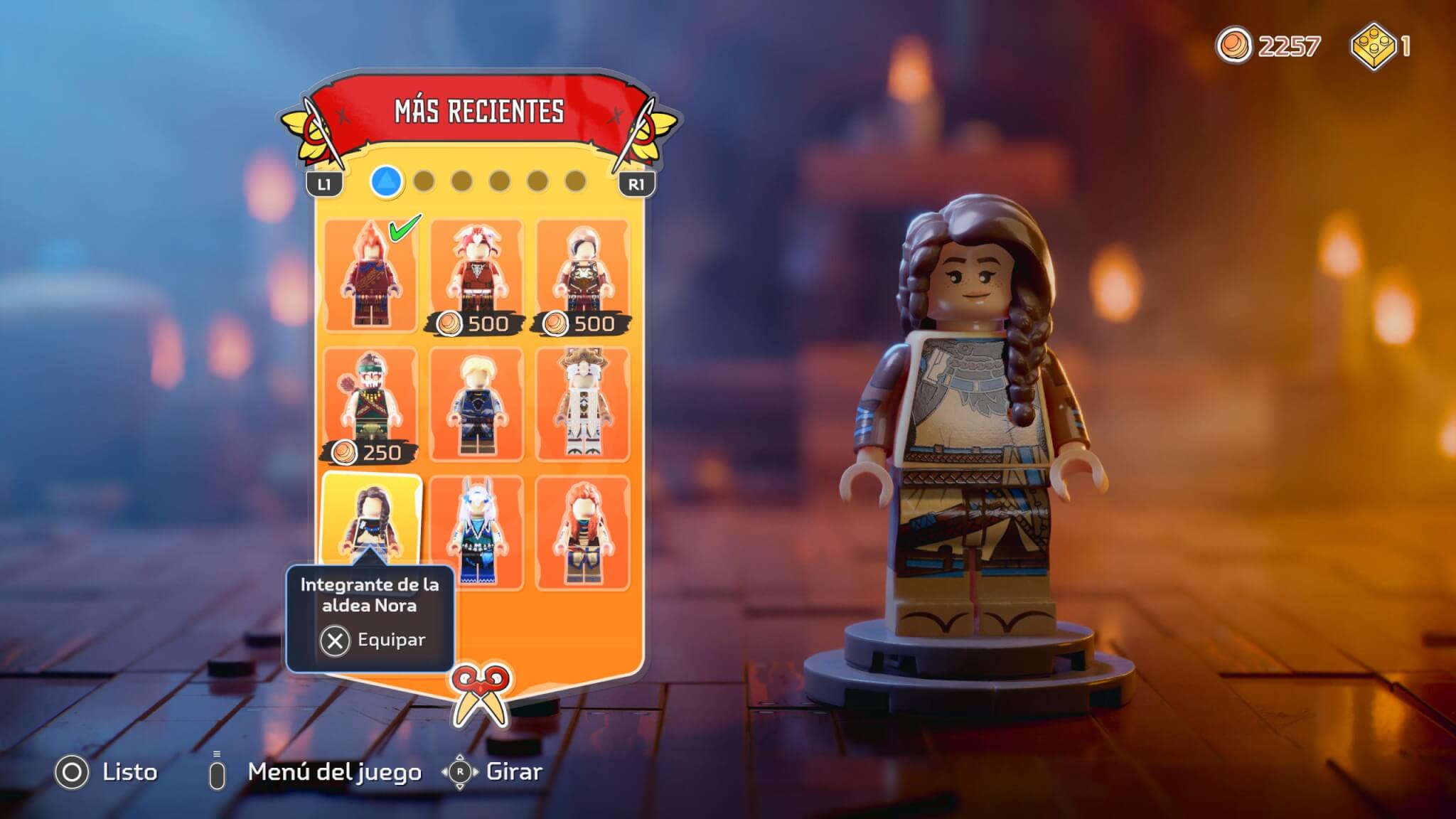This screenshot has height=819, width=1456.
Task: Open the blue triangle category tab
Action: 387,181
